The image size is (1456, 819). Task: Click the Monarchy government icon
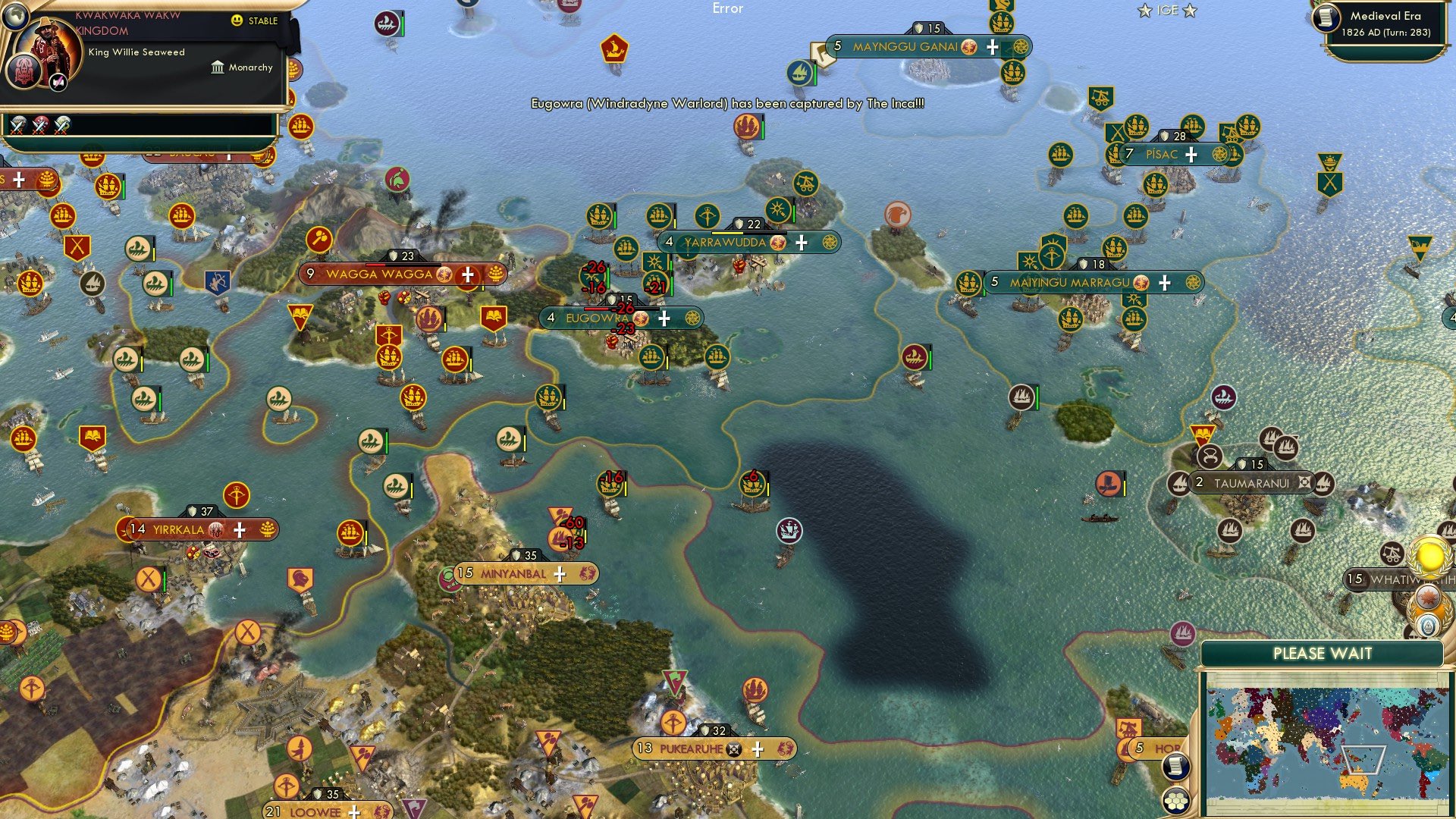click(218, 67)
